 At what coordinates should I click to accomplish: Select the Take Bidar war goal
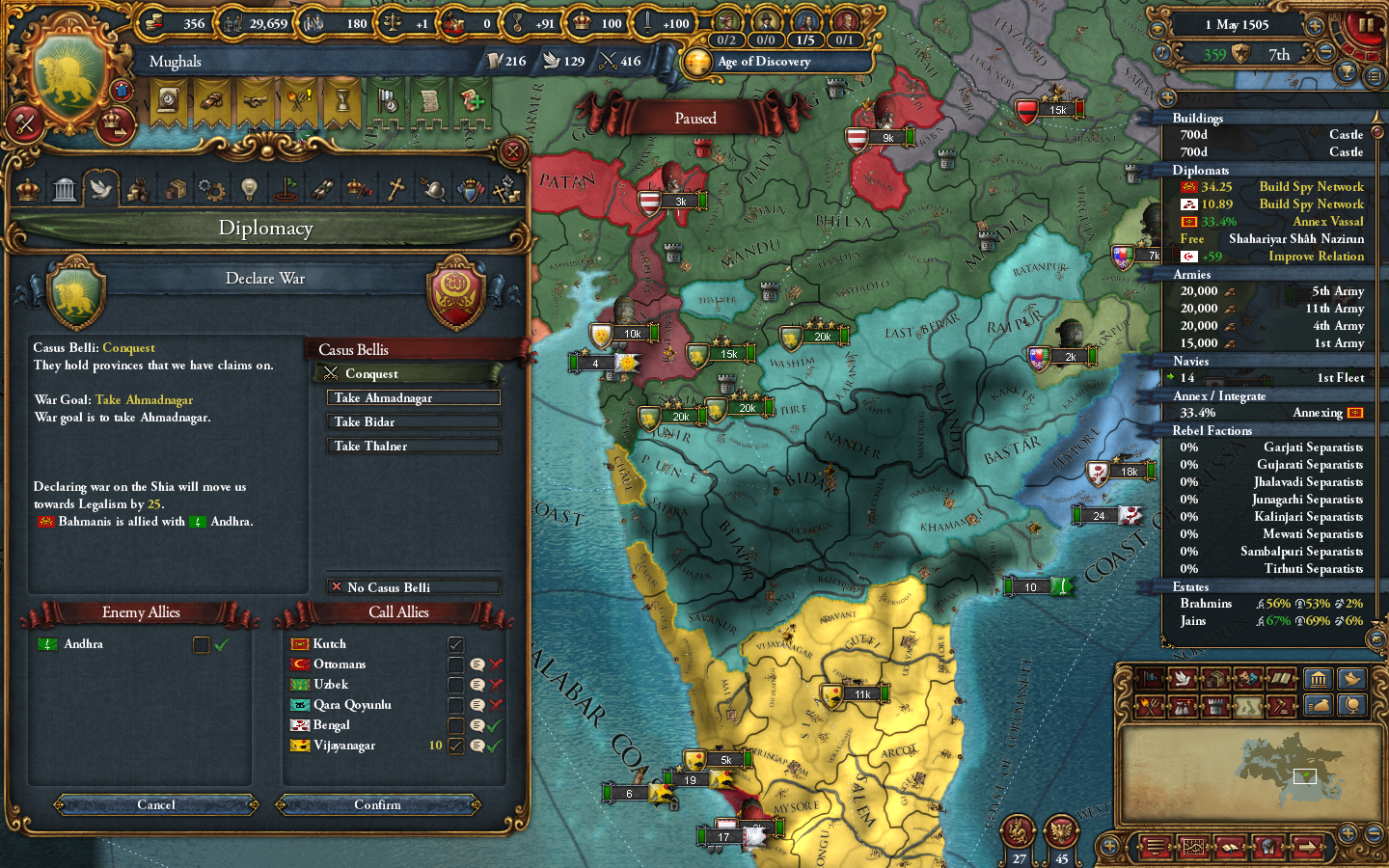point(413,421)
